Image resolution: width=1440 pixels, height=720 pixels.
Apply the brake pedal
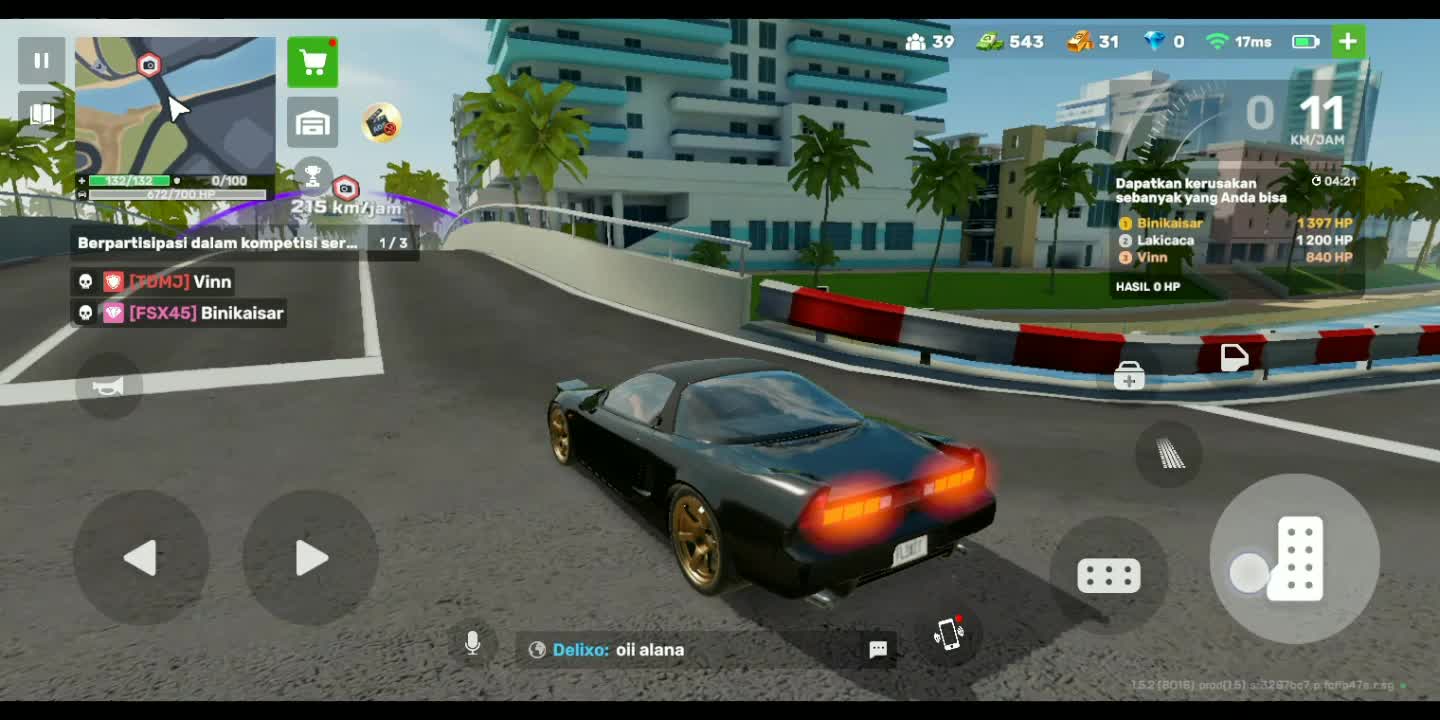[x=1109, y=576]
